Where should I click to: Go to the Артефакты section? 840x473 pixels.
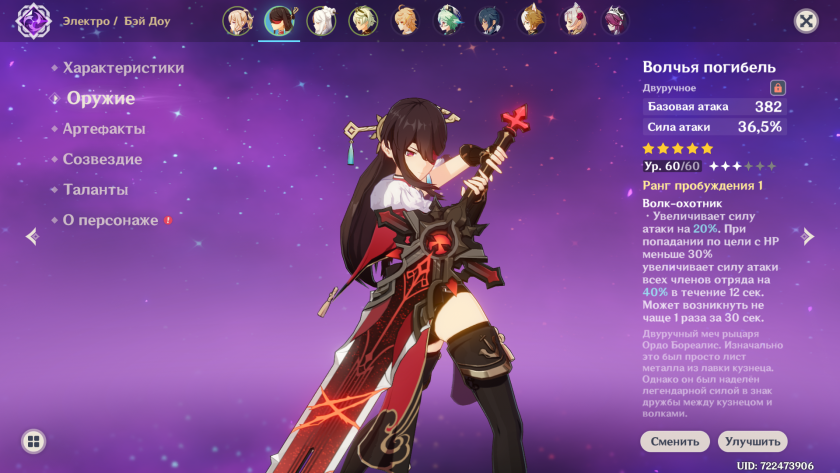click(104, 129)
